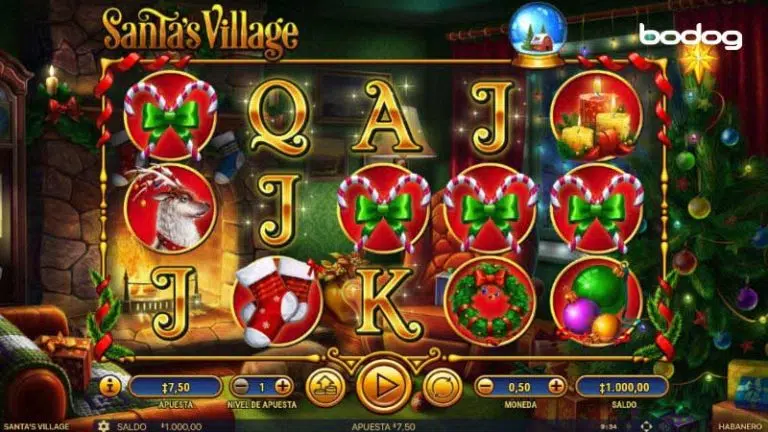Activate the max bet coins button
The height and width of the screenshot is (432, 768).
tap(326, 386)
